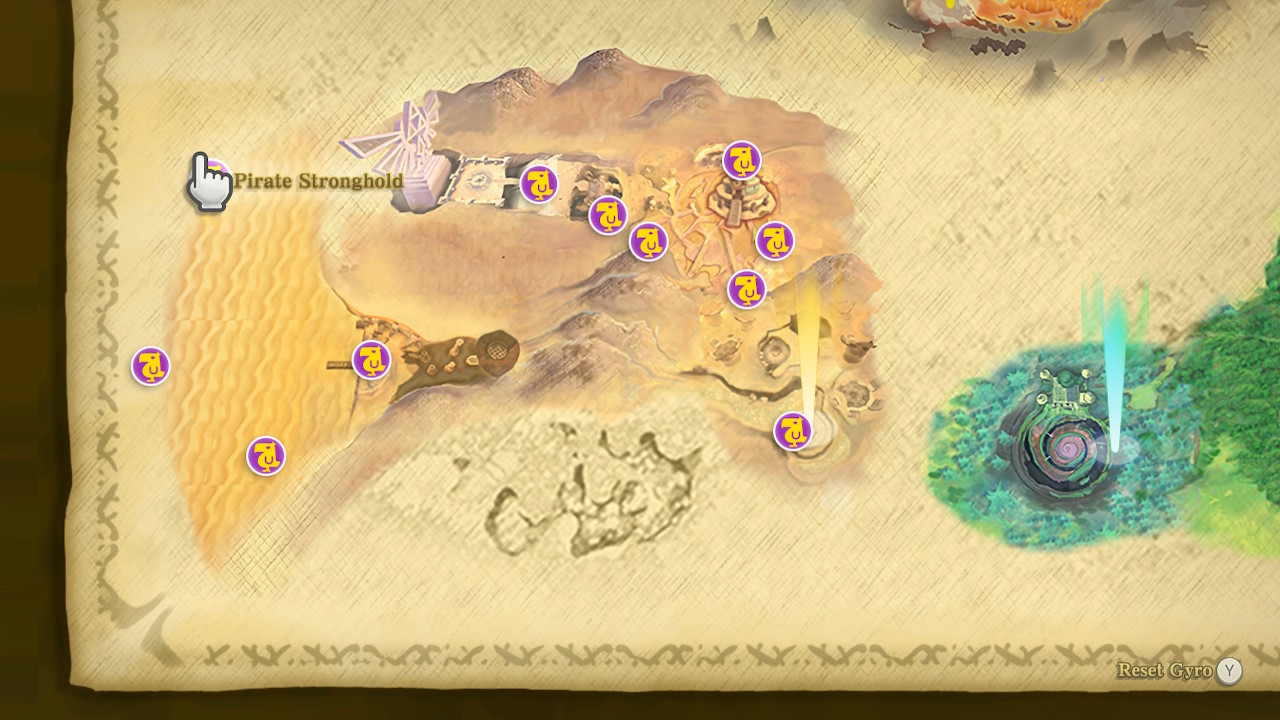1280x720 pixels.
Task: Pick the statue marker overlapping the parchment's border
Action: 151,366
